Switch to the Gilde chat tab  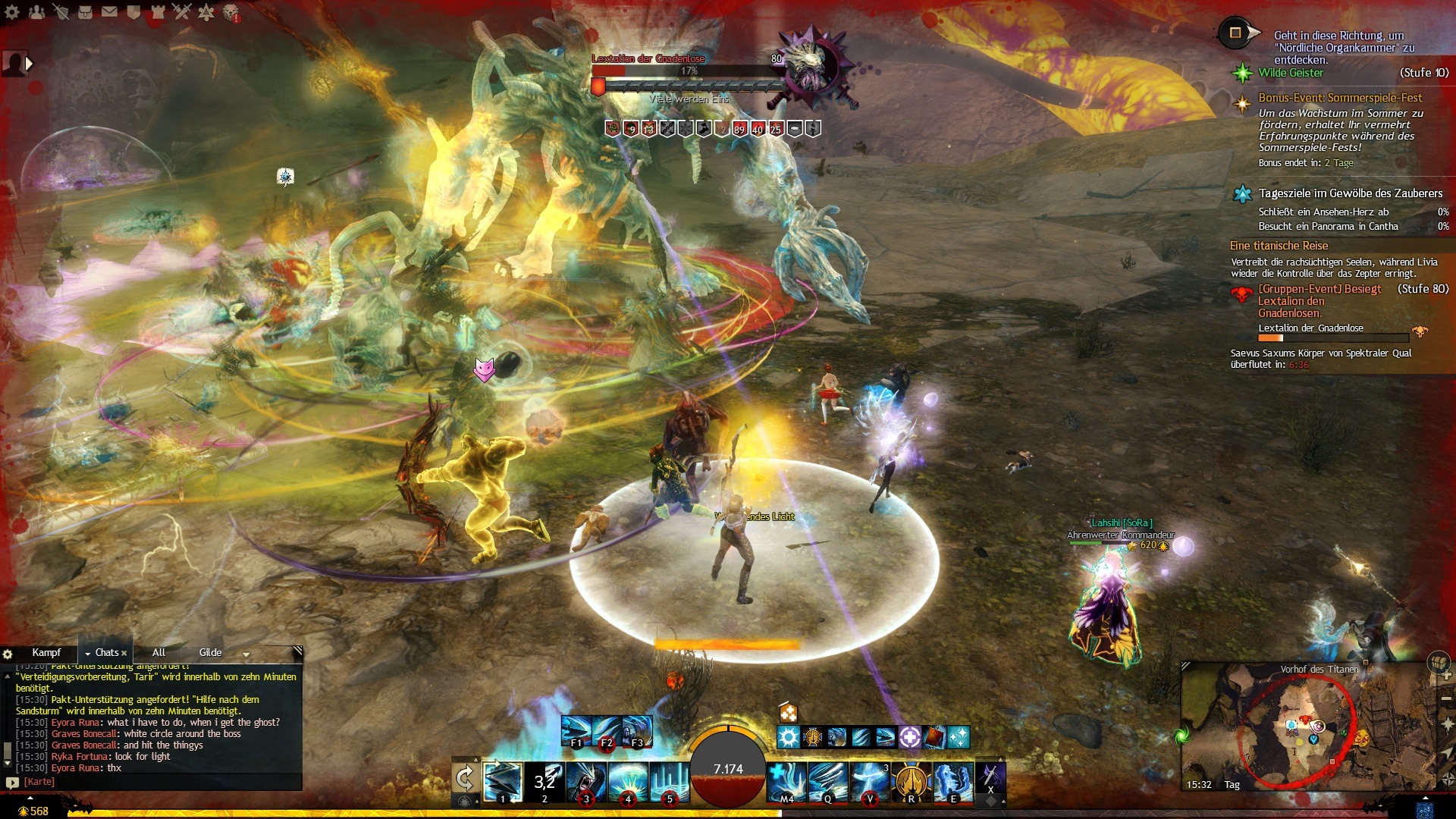(x=210, y=652)
